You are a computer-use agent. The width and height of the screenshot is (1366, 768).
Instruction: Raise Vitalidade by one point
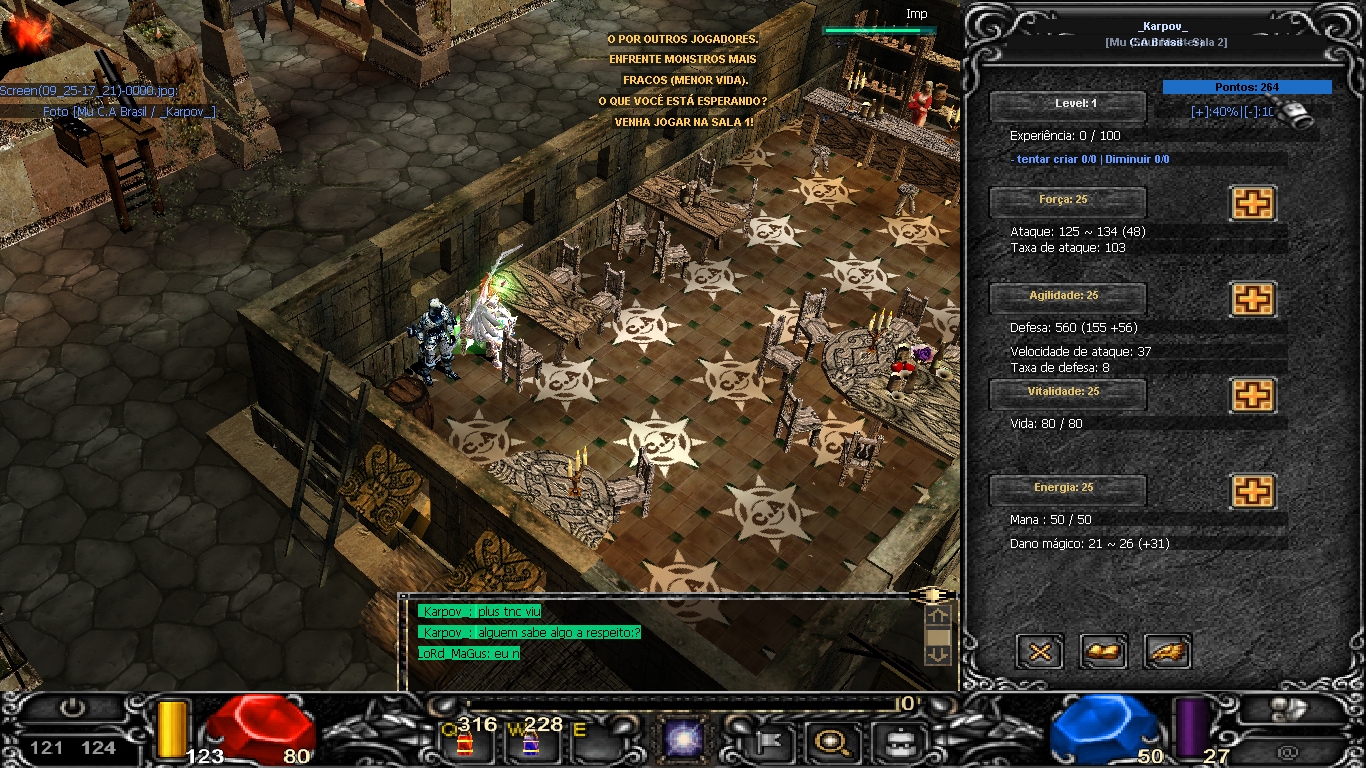1252,395
